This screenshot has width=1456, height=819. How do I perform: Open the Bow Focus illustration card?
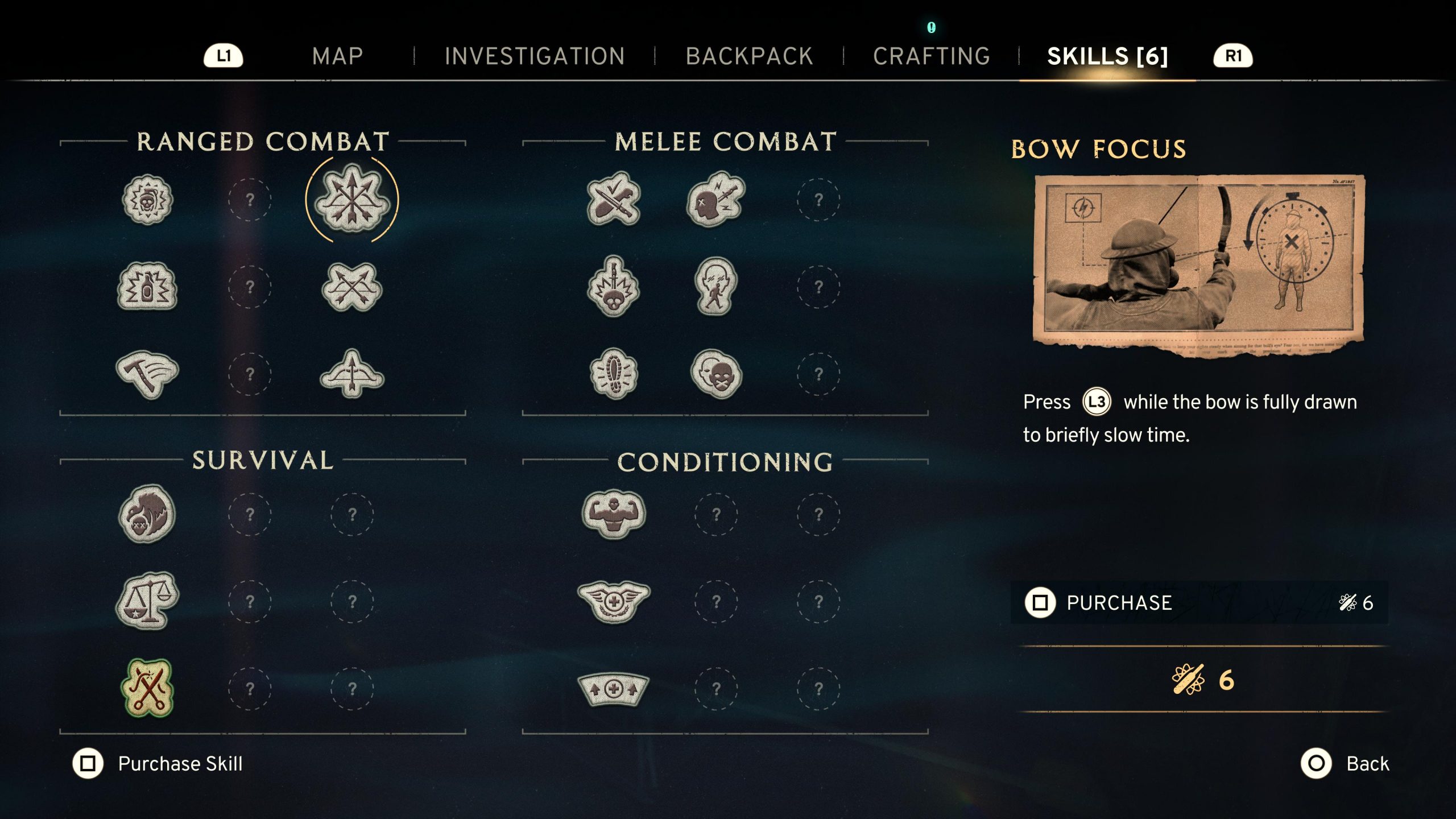click(x=1199, y=262)
